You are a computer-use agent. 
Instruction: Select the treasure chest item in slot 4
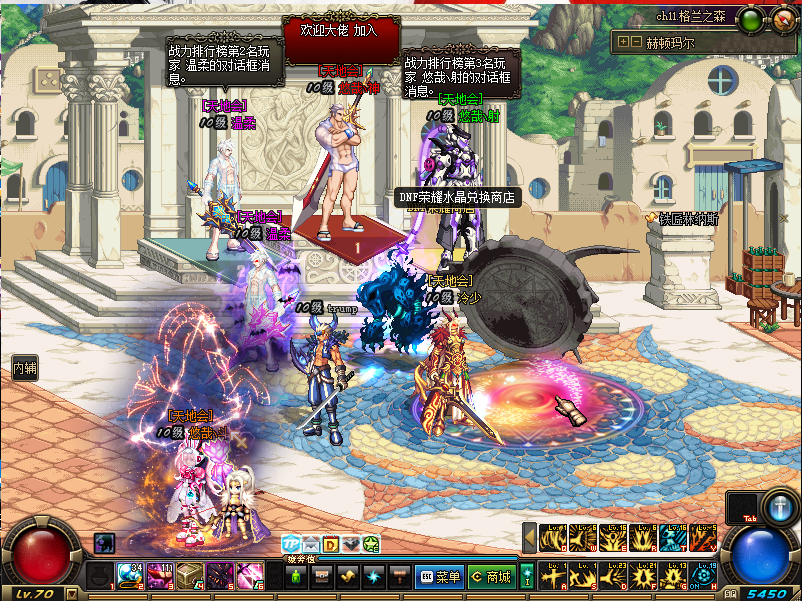coord(189,576)
